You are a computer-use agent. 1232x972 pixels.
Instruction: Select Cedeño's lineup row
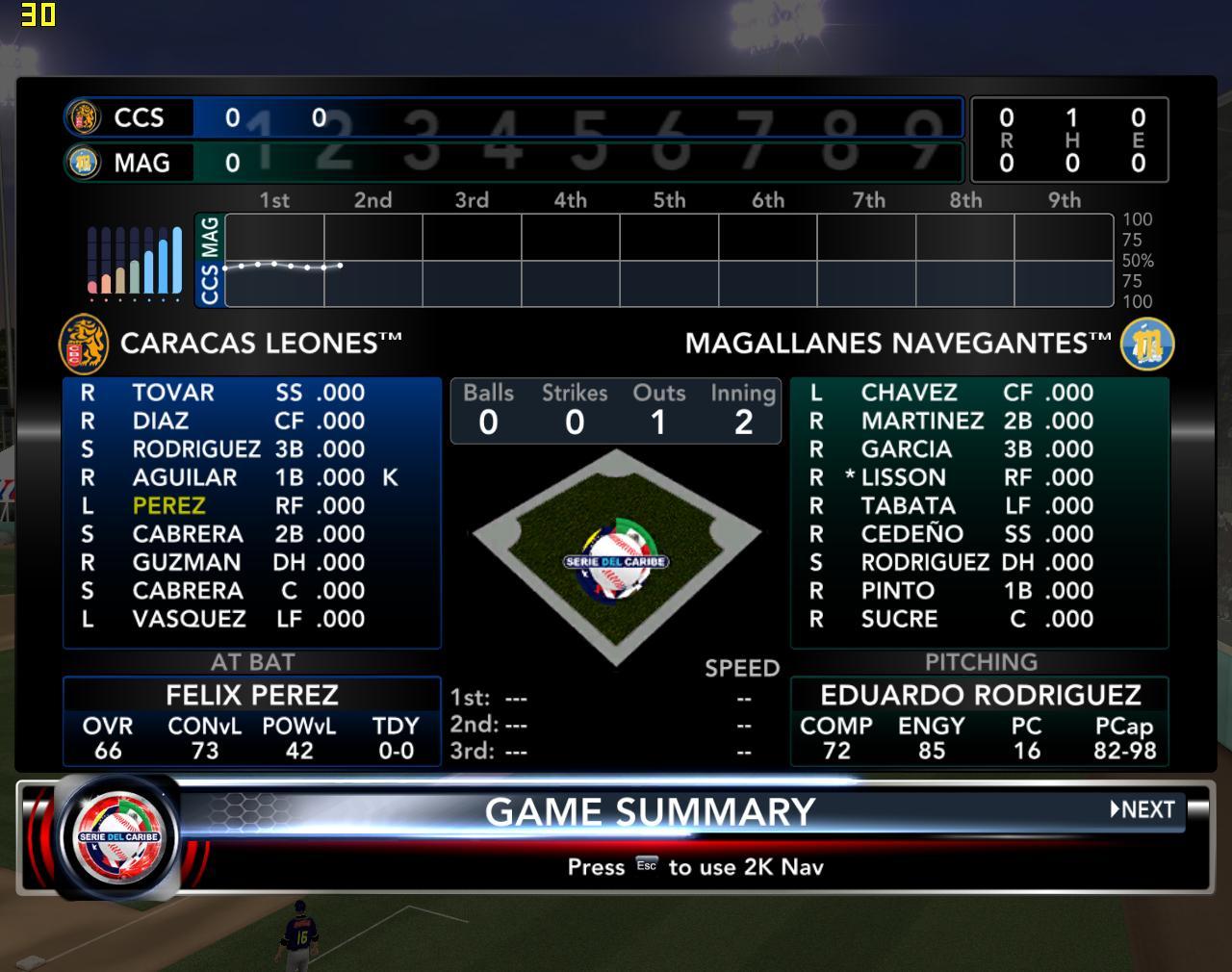[x=911, y=534]
